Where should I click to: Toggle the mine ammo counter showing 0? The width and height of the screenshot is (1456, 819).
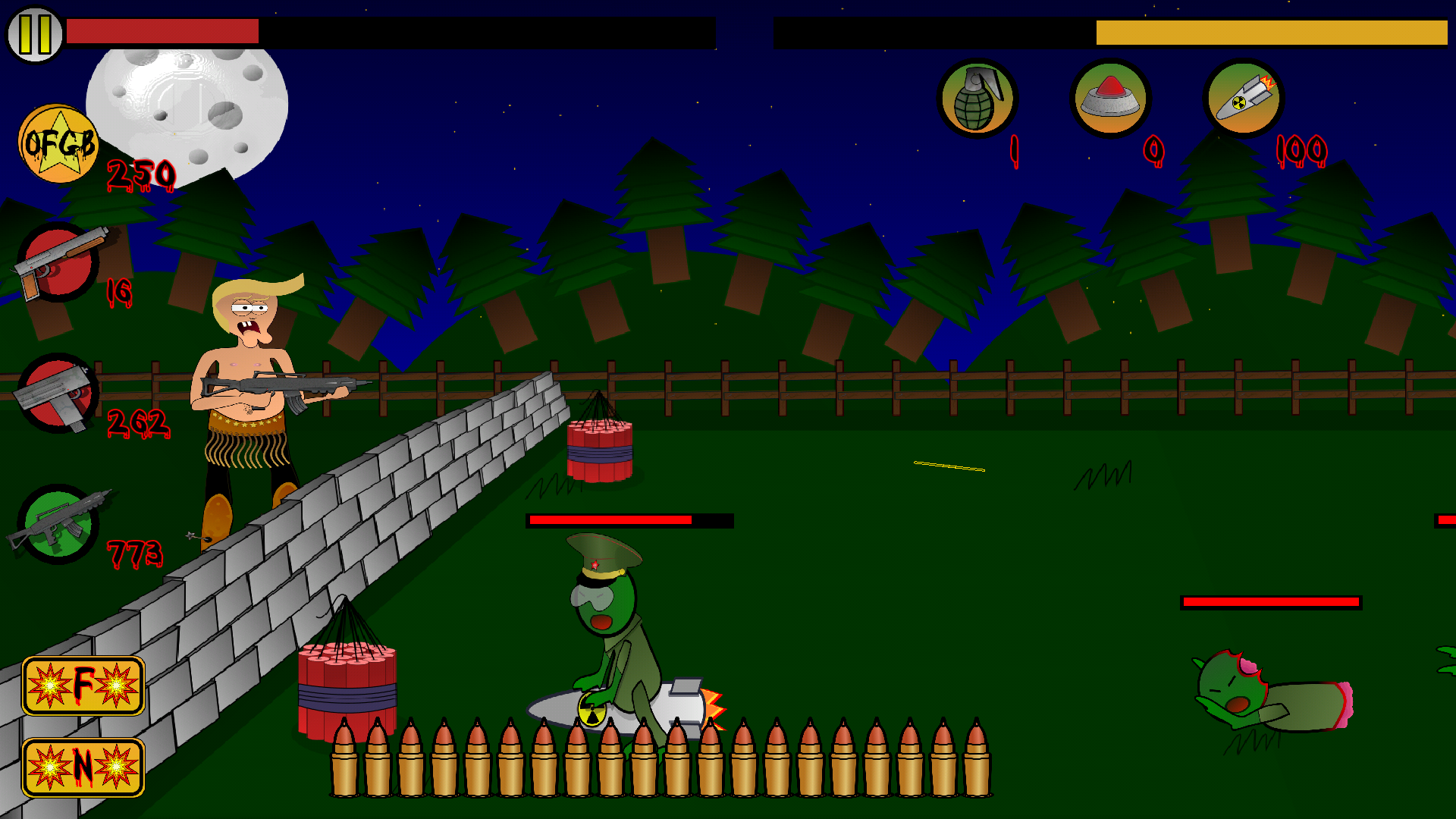point(1153,149)
